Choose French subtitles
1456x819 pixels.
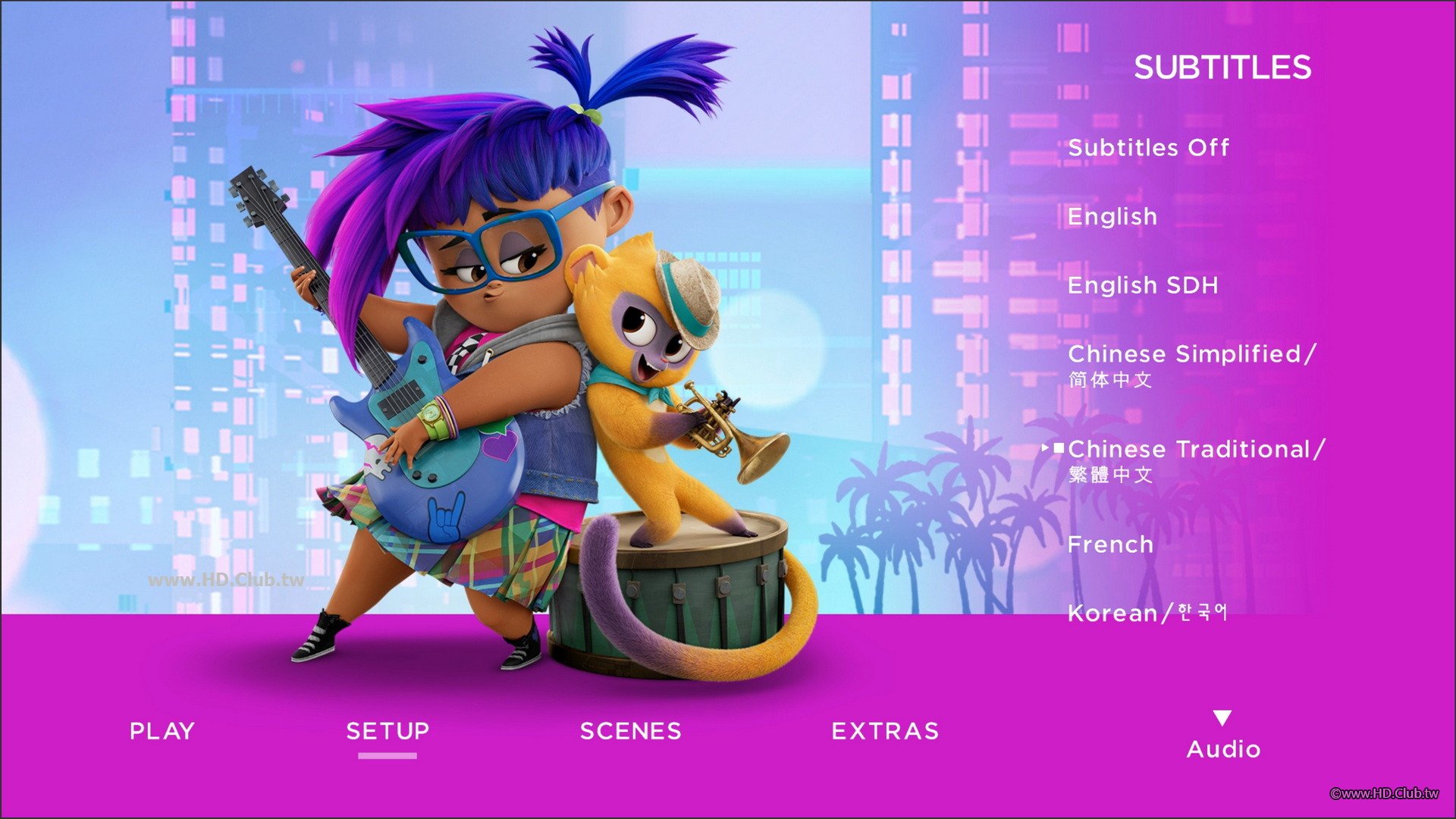pos(1110,544)
